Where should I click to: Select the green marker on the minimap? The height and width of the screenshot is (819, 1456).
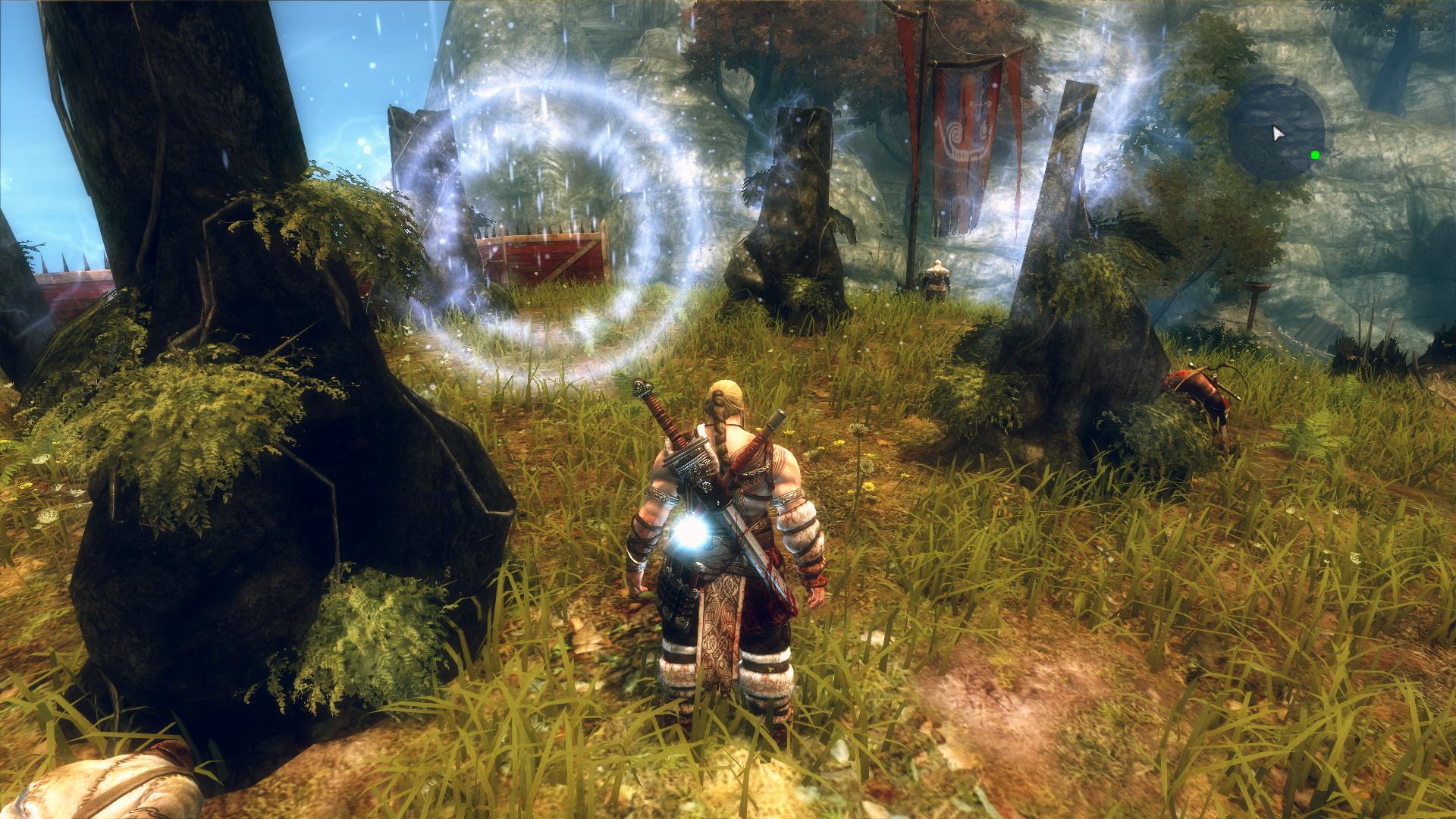[1315, 155]
